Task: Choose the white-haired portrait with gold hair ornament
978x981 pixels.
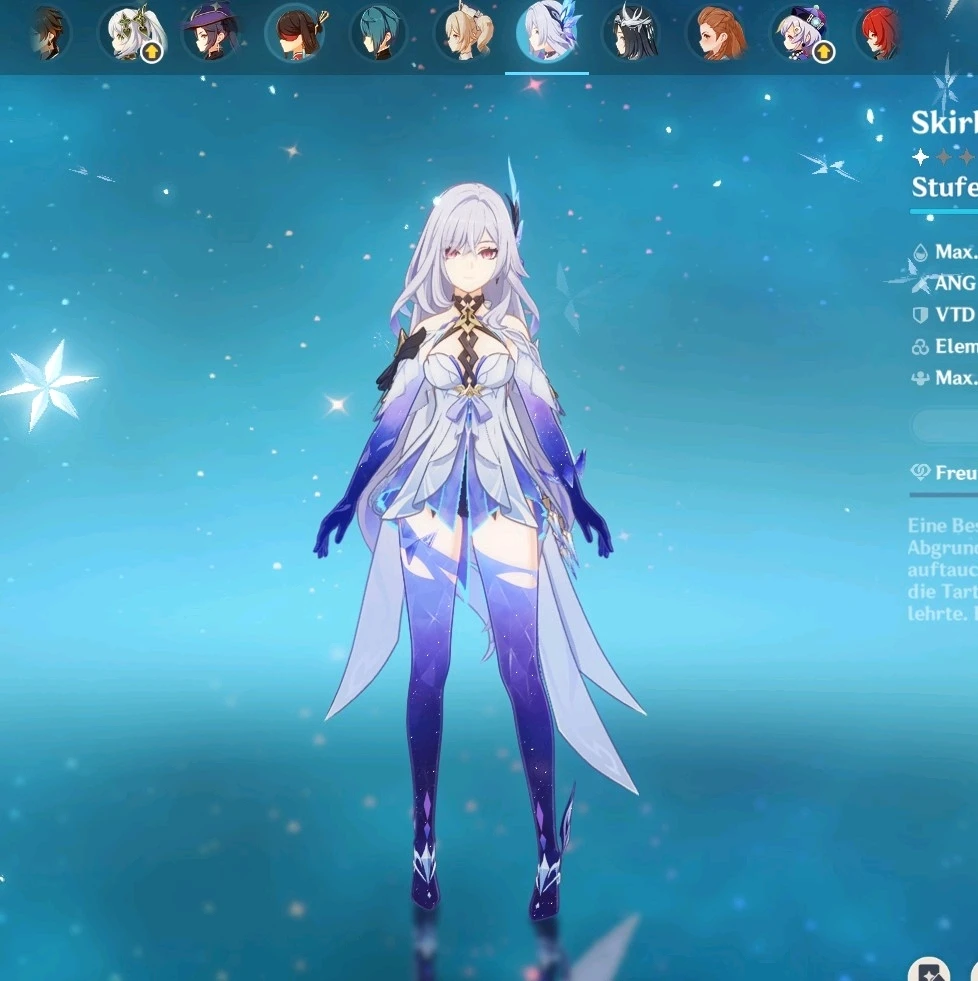Action: (x=132, y=33)
